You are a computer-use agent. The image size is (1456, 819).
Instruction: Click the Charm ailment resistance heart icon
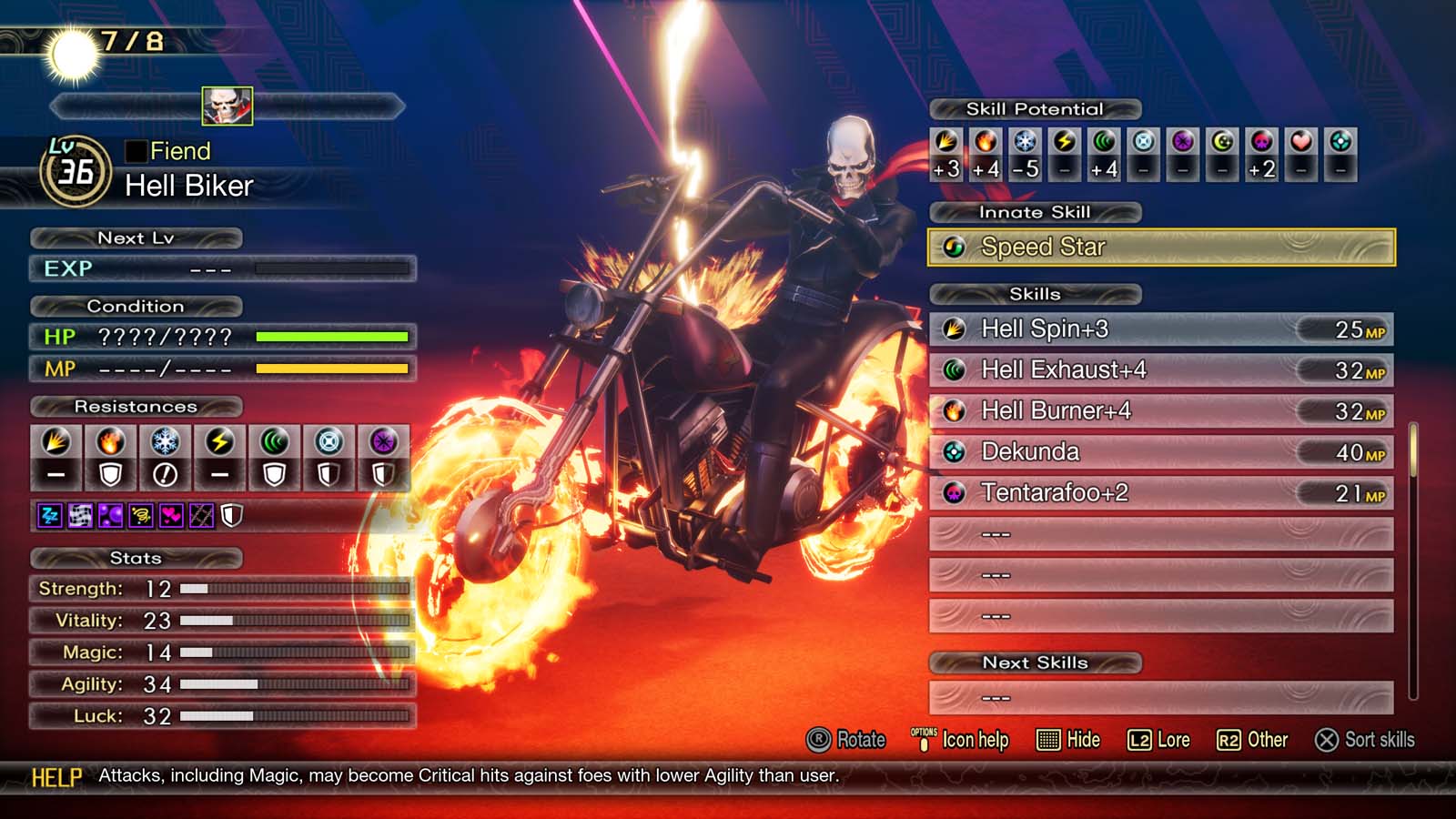click(x=171, y=515)
